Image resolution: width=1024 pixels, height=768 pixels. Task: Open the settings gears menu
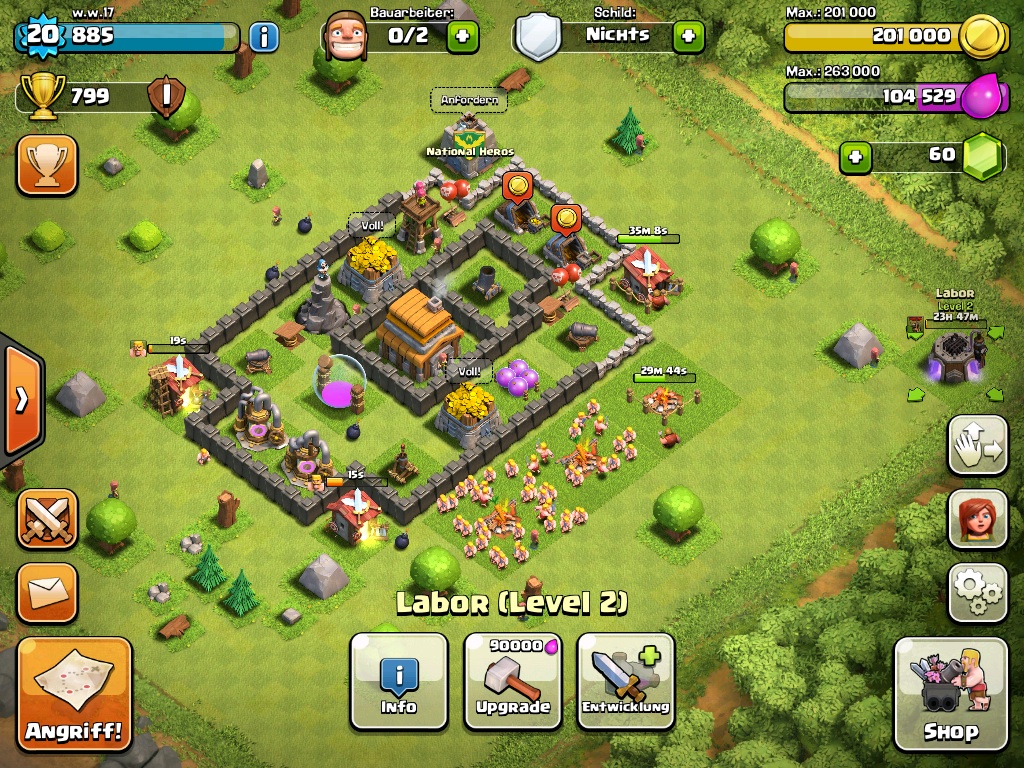[x=977, y=593]
